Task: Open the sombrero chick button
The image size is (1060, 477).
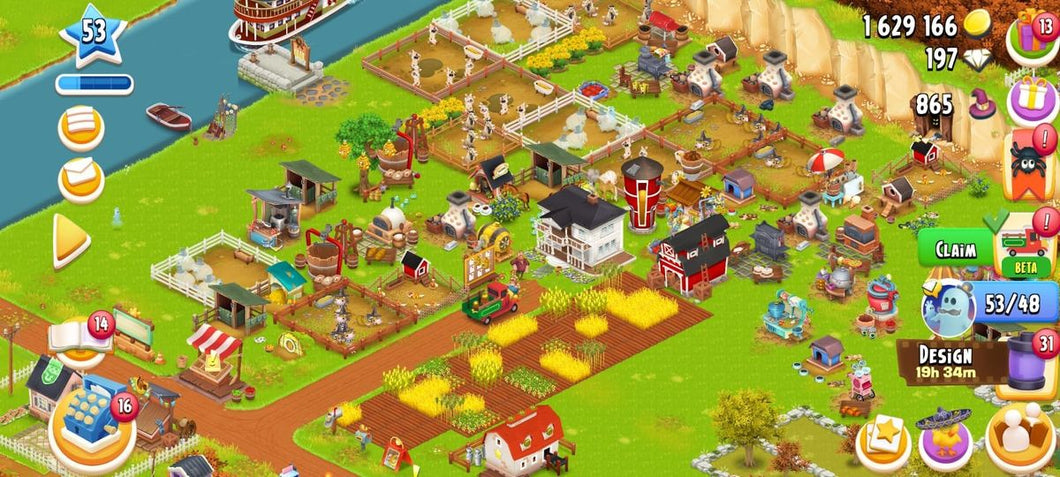Action: click(x=946, y=438)
